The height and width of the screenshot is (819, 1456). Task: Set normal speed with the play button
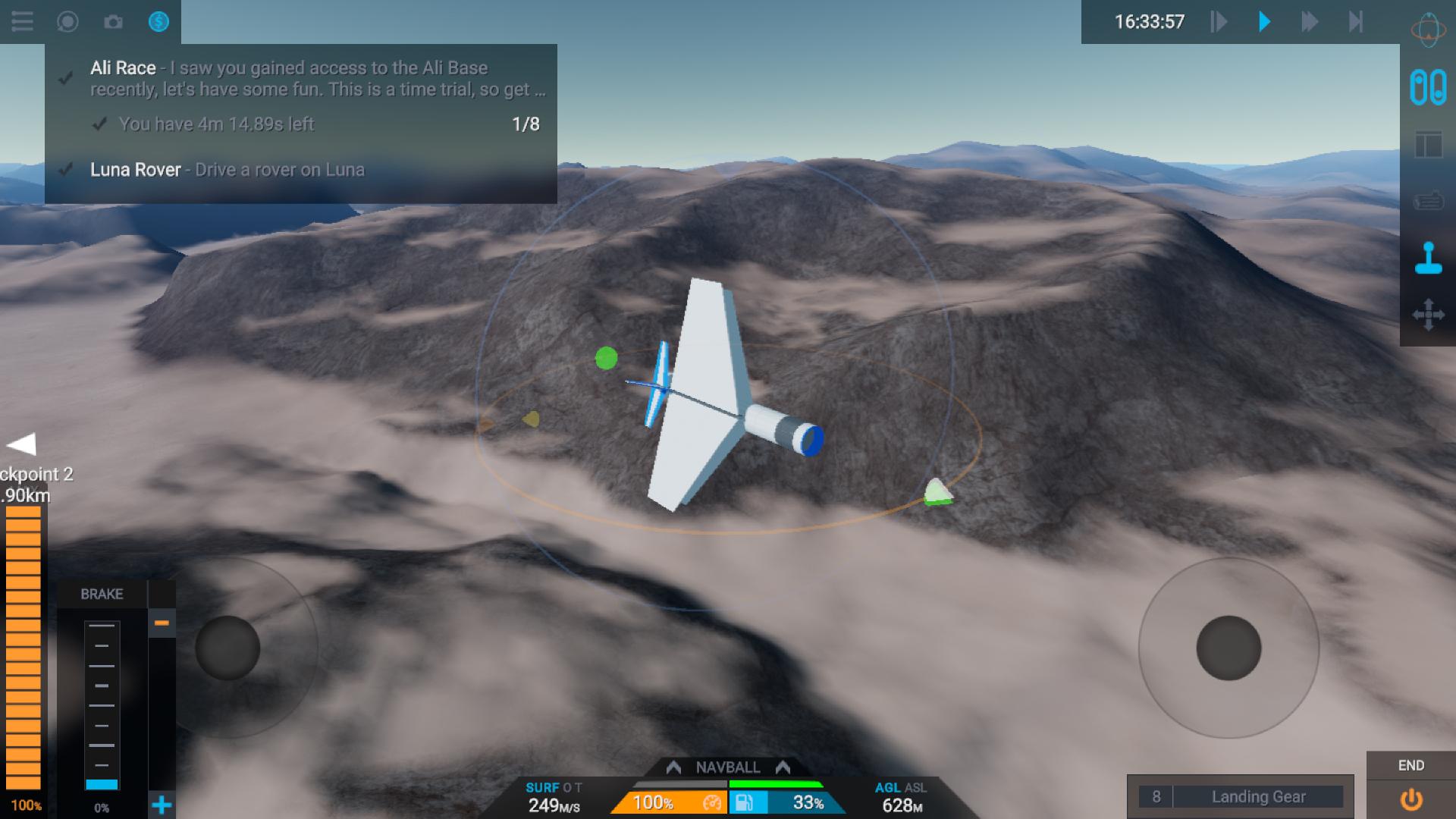point(1264,21)
